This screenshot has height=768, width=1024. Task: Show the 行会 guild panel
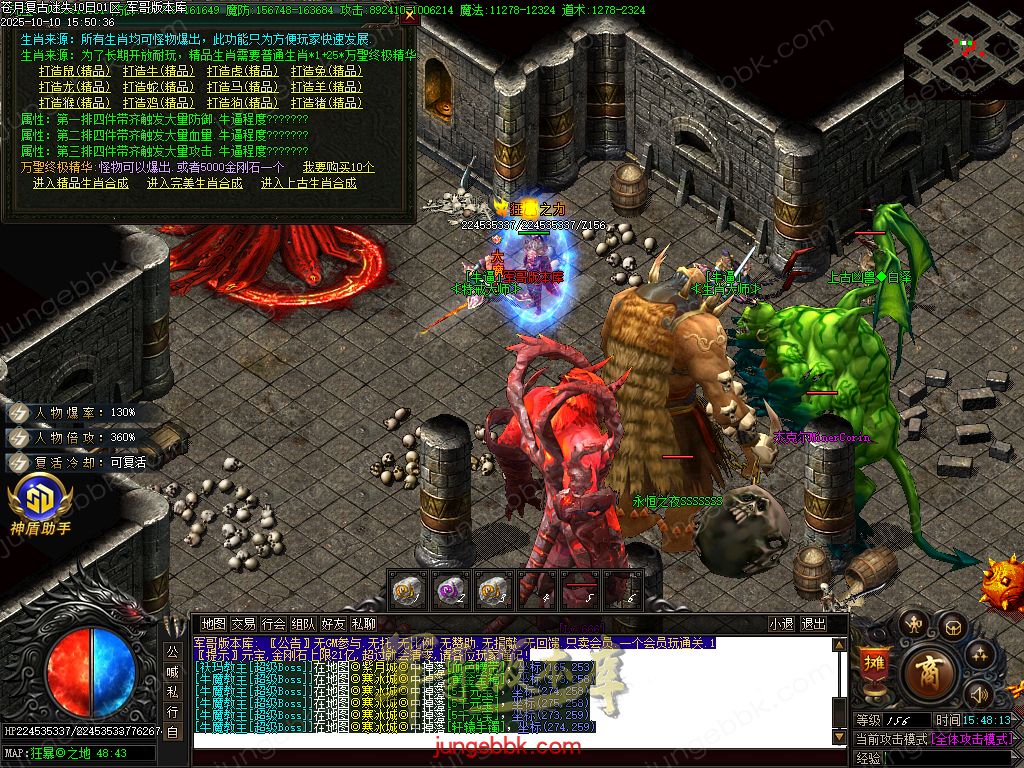pyautogui.click(x=274, y=624)
